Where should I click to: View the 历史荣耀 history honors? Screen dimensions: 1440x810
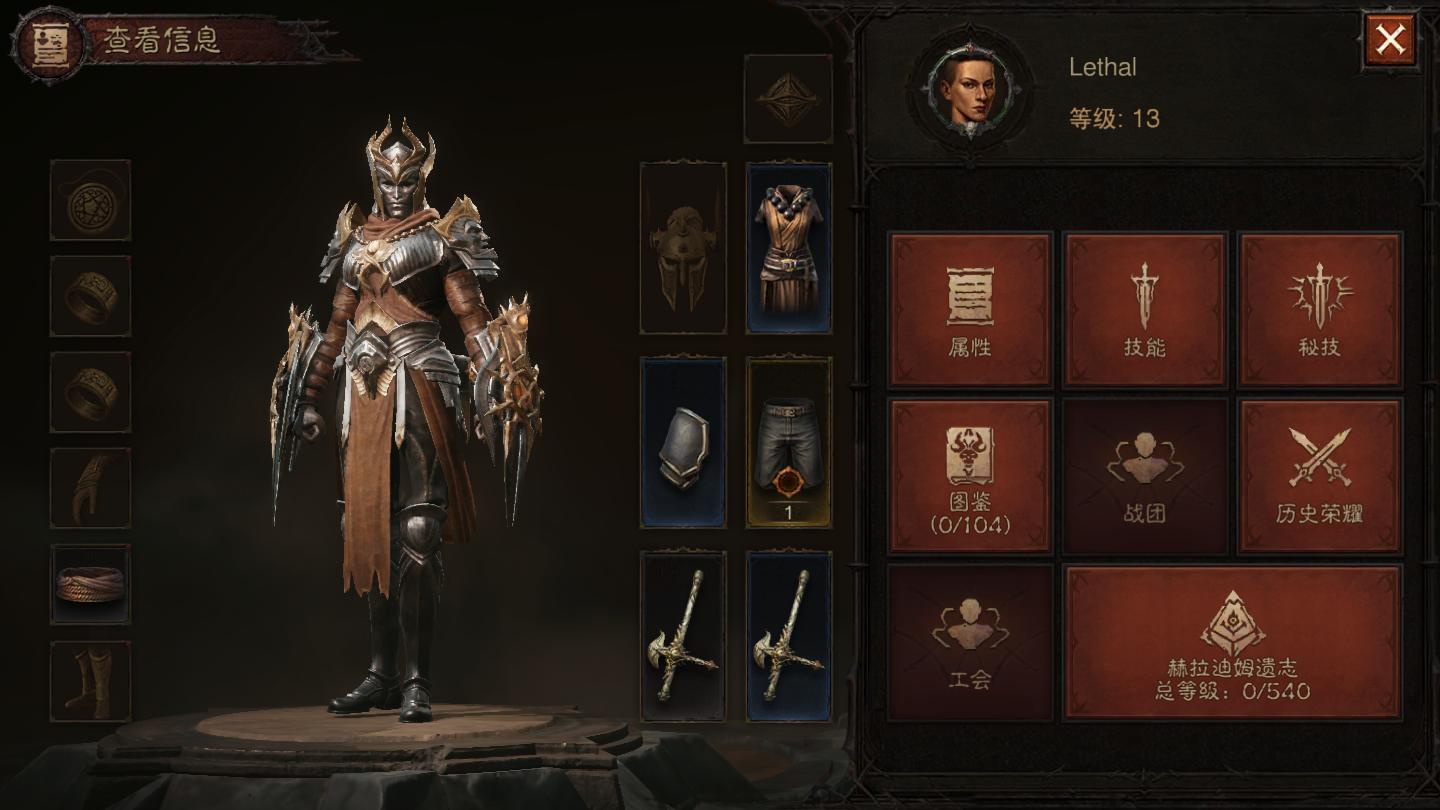point(1320,476)
